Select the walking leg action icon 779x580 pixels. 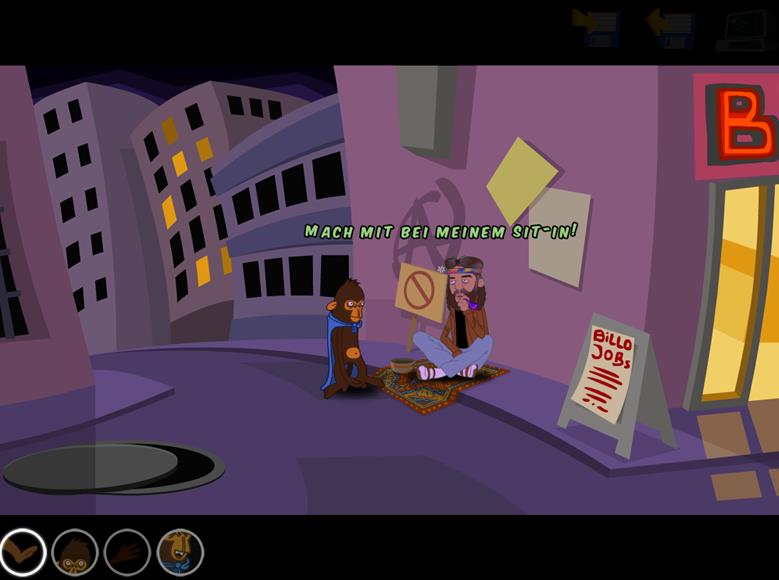coord(22,551)
